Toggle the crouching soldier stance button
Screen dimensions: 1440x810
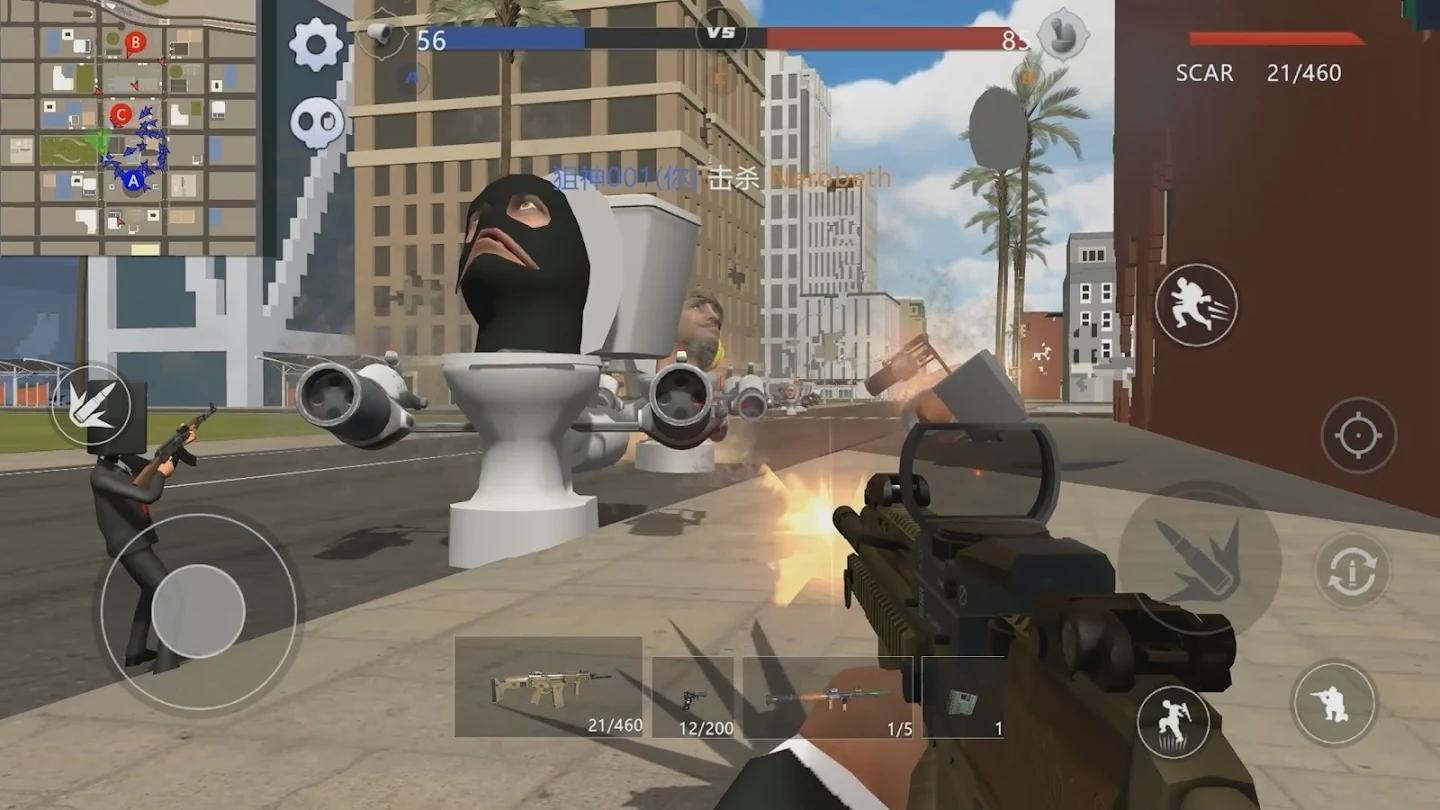(x=1333, y=703)
